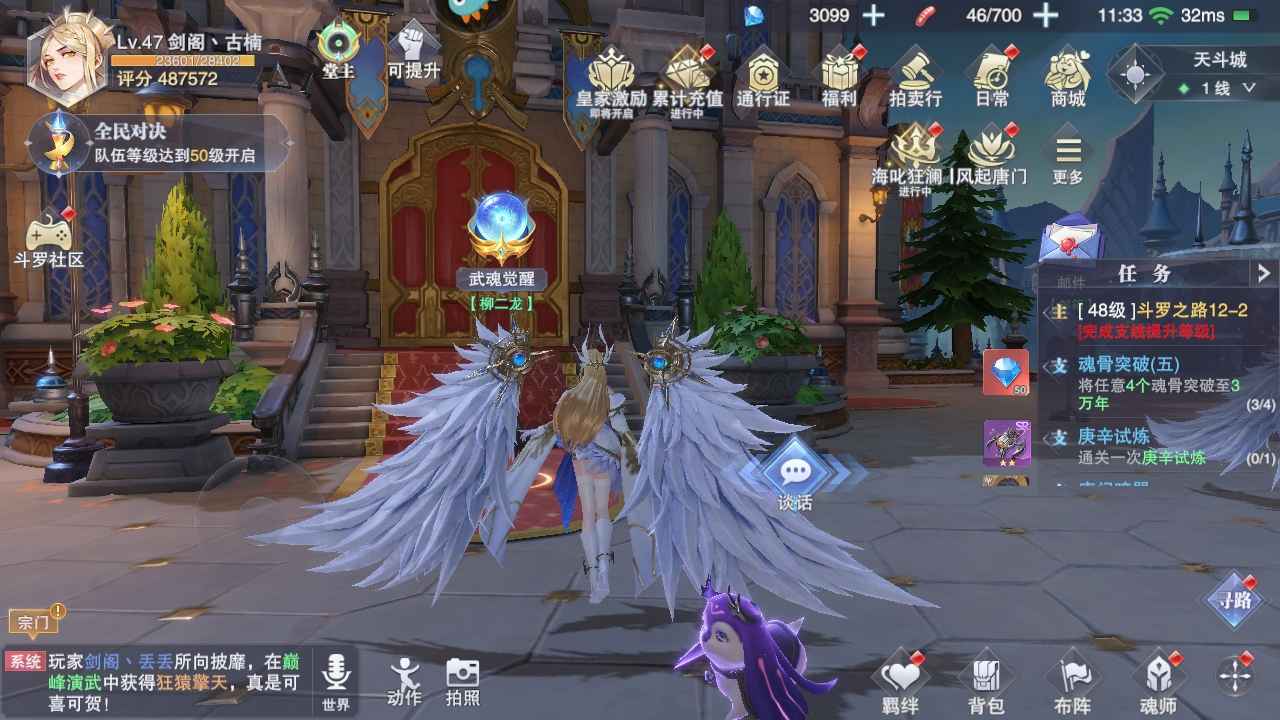Open the 日常 daily activities
This screenshot has height=720, width=1280.
coord(992,76)
